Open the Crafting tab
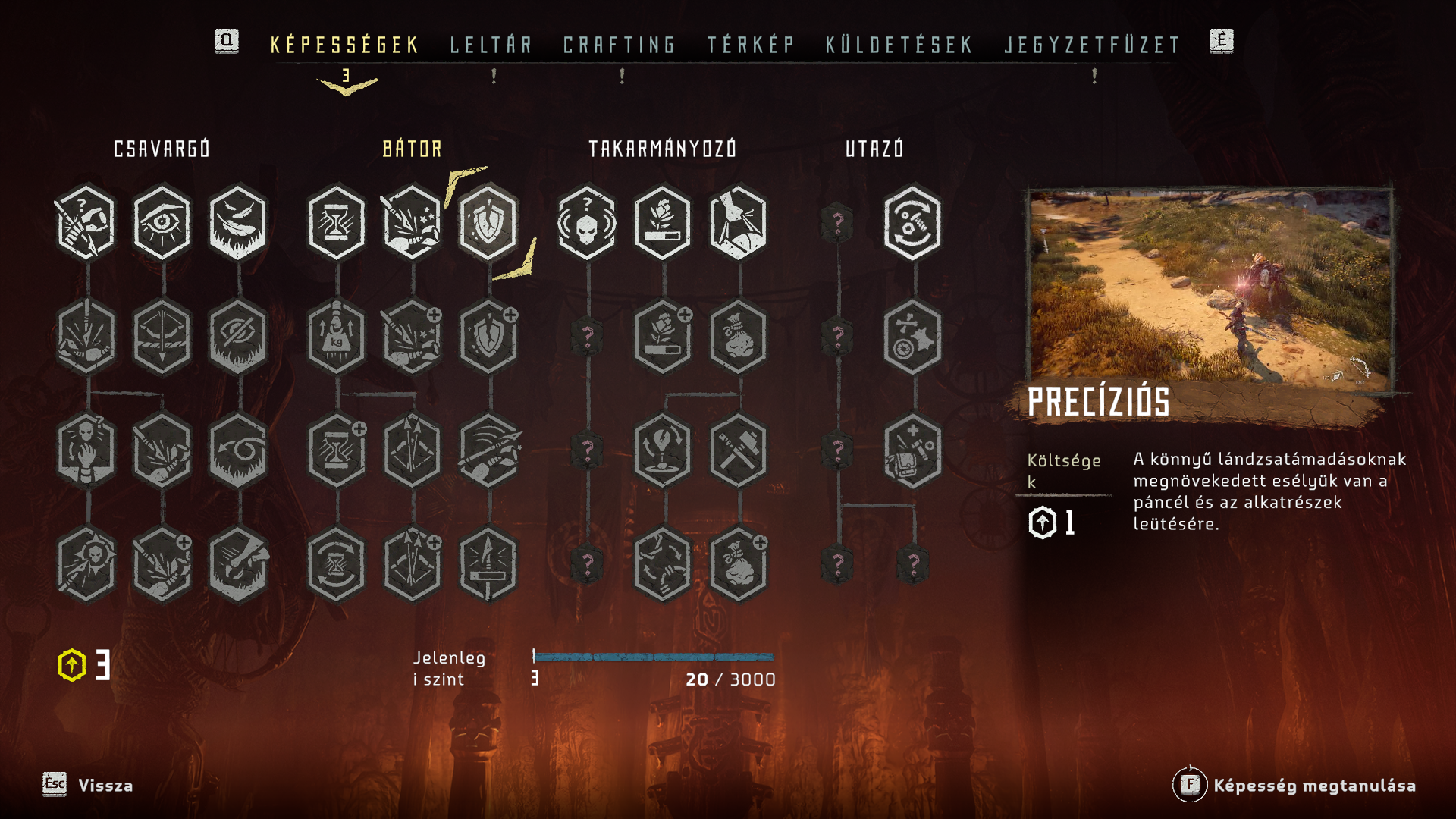Image resolution: width=1456 pixels, height=819 pixels. tap(620, 45)
